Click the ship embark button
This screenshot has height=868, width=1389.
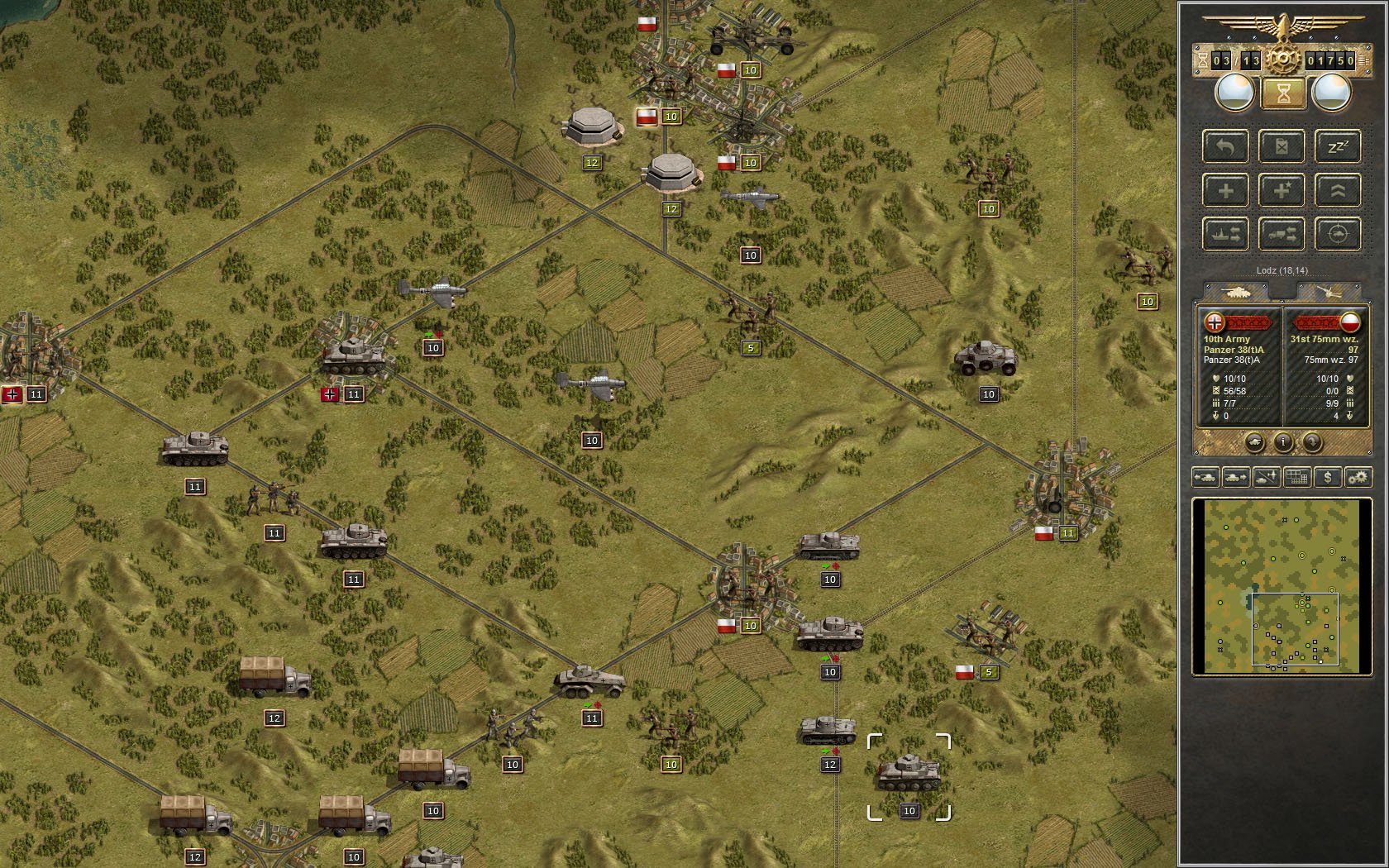click(1225, 235)
